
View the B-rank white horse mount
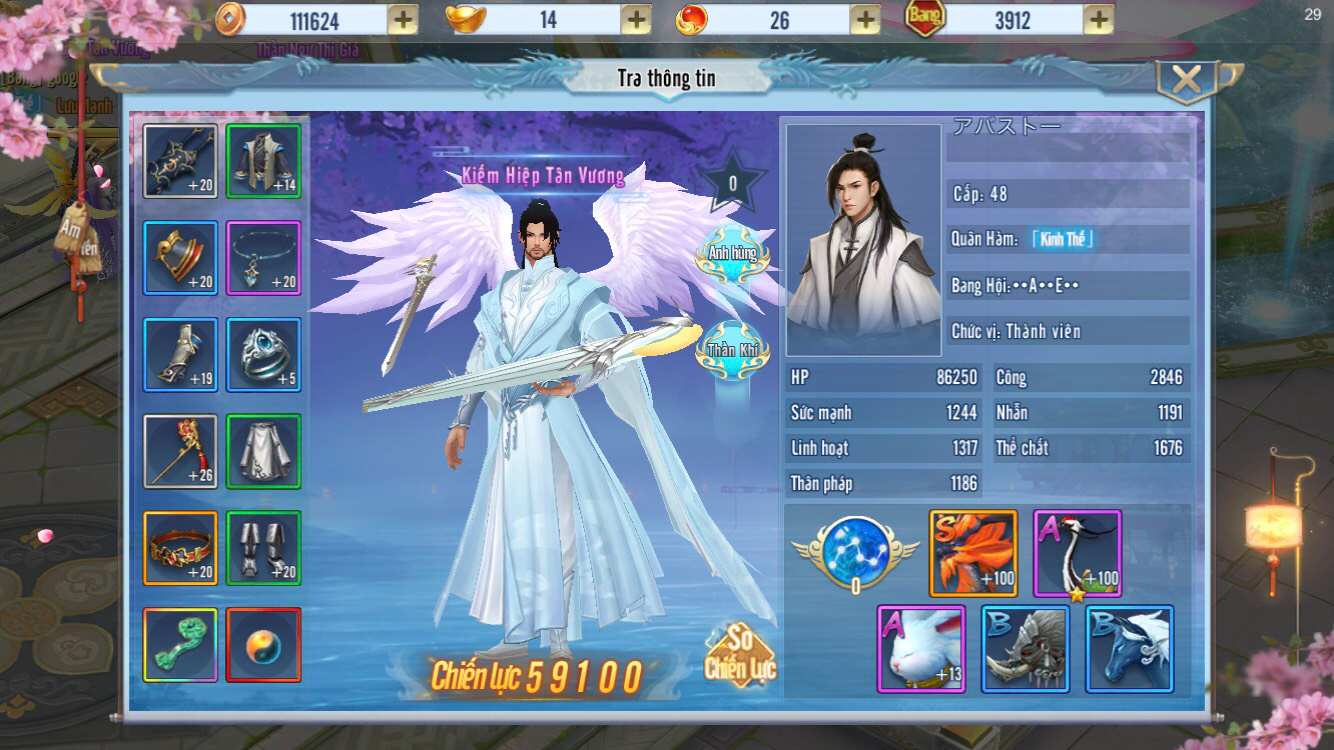1129,649
